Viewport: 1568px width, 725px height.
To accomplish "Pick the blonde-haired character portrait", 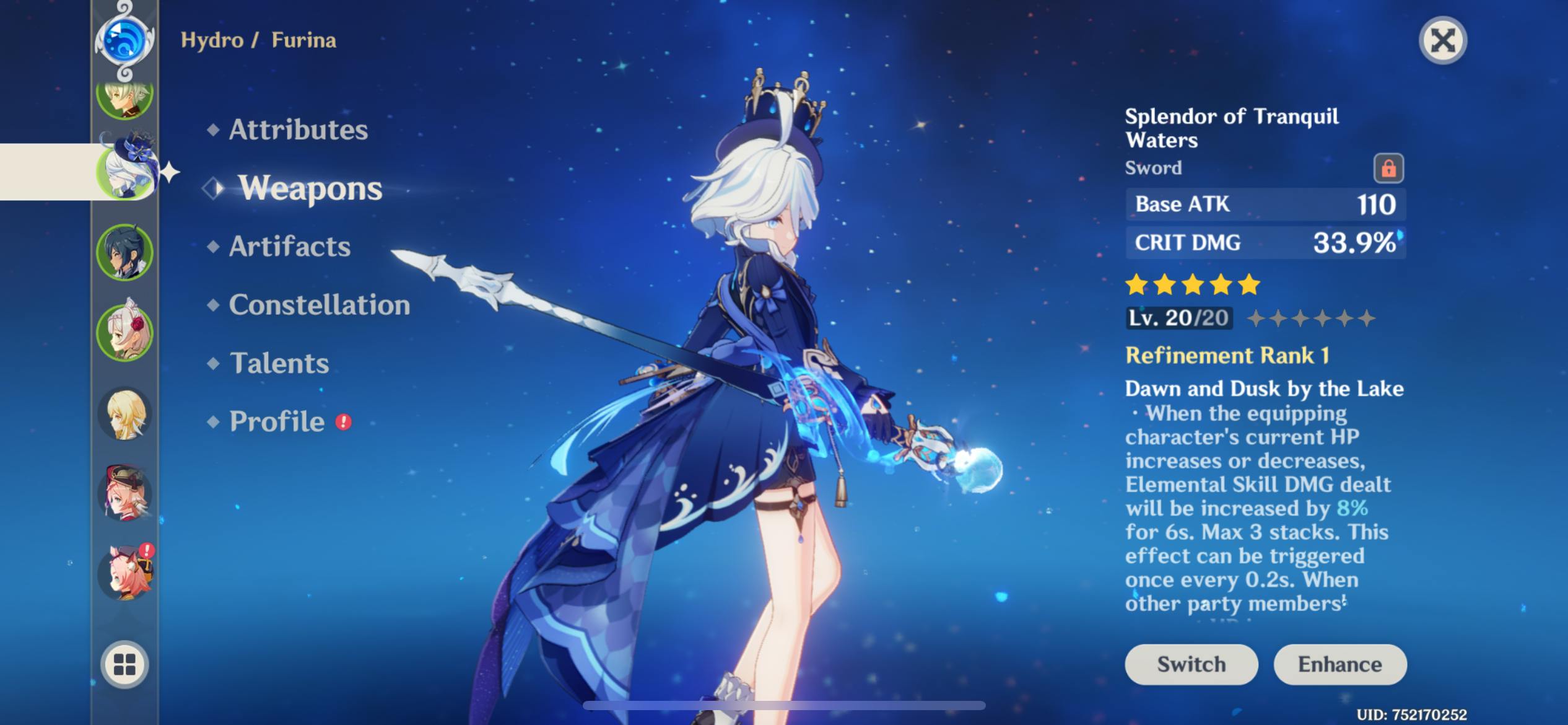I will click(x=124, y=414).
